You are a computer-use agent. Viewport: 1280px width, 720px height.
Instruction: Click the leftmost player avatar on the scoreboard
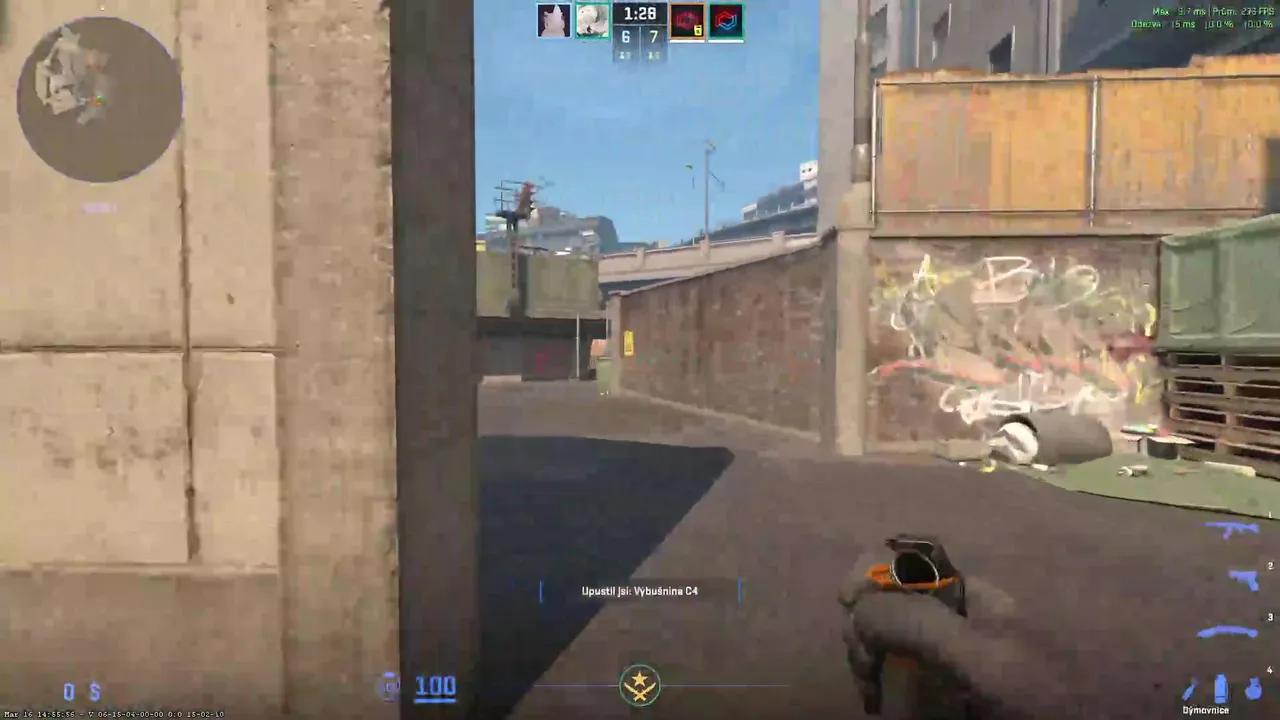click(554, 18)
